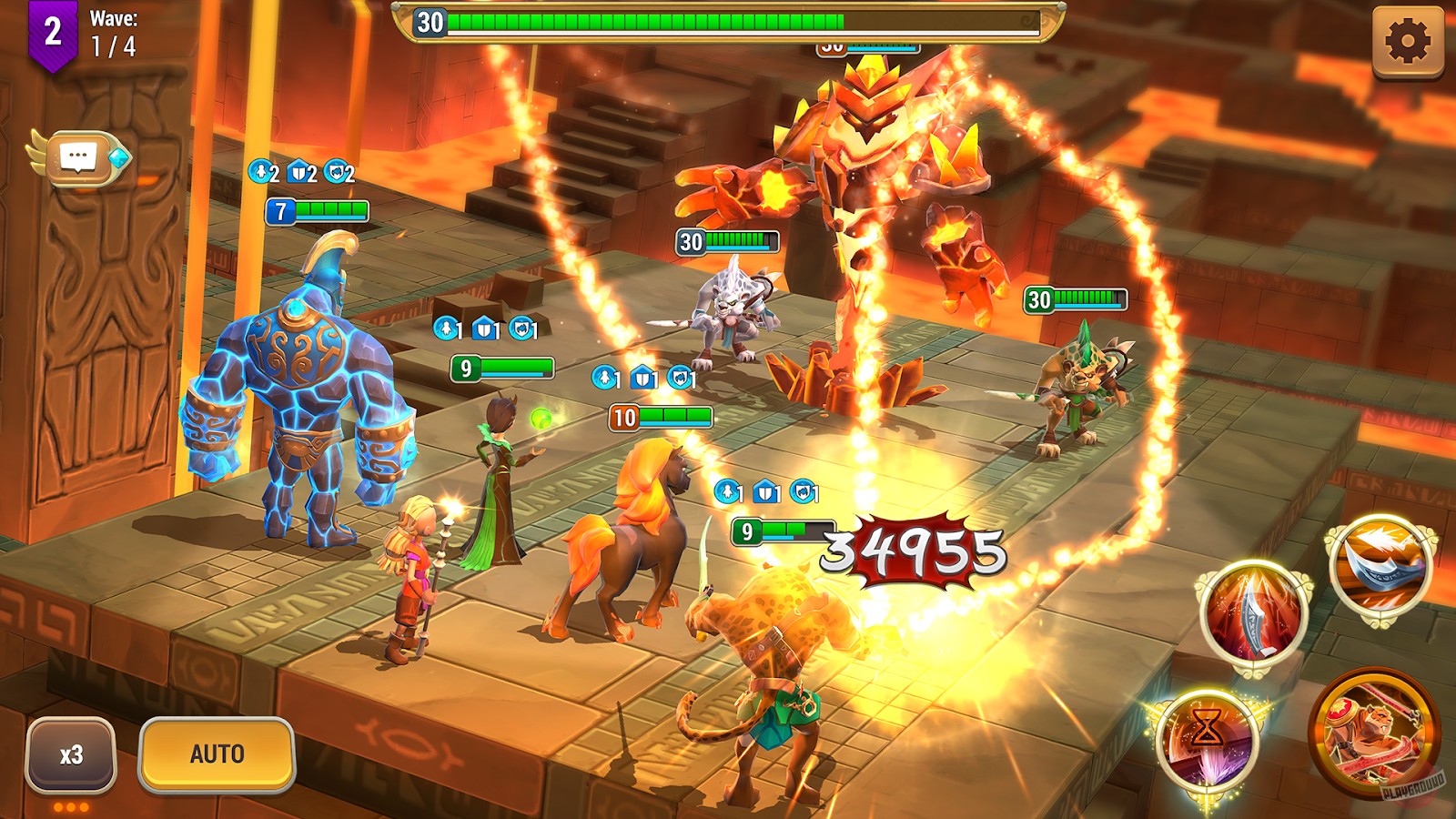Image resolution: width=1456 pixels, height=819 pixels.
Task: Click the frost tiger's health bar showing 30
Action: [x=728, y=242]
